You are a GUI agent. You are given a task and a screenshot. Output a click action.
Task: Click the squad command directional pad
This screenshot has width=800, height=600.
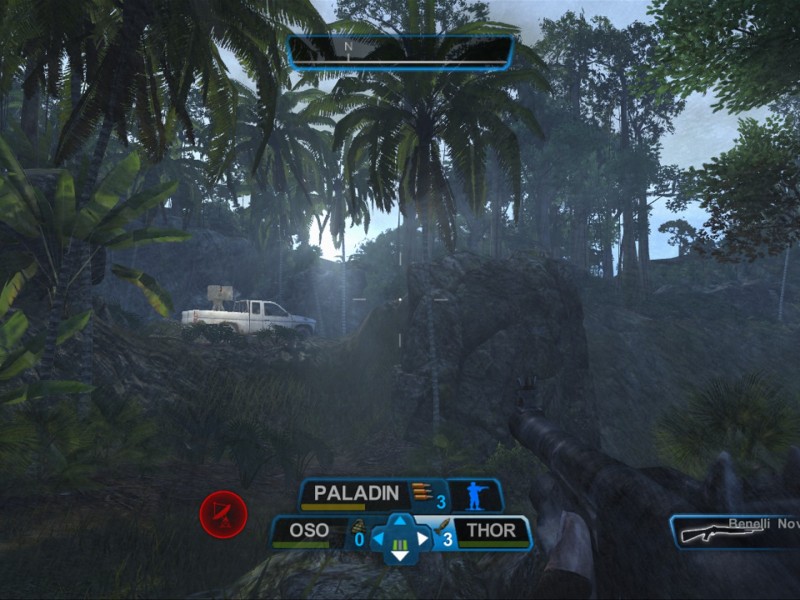400,539
